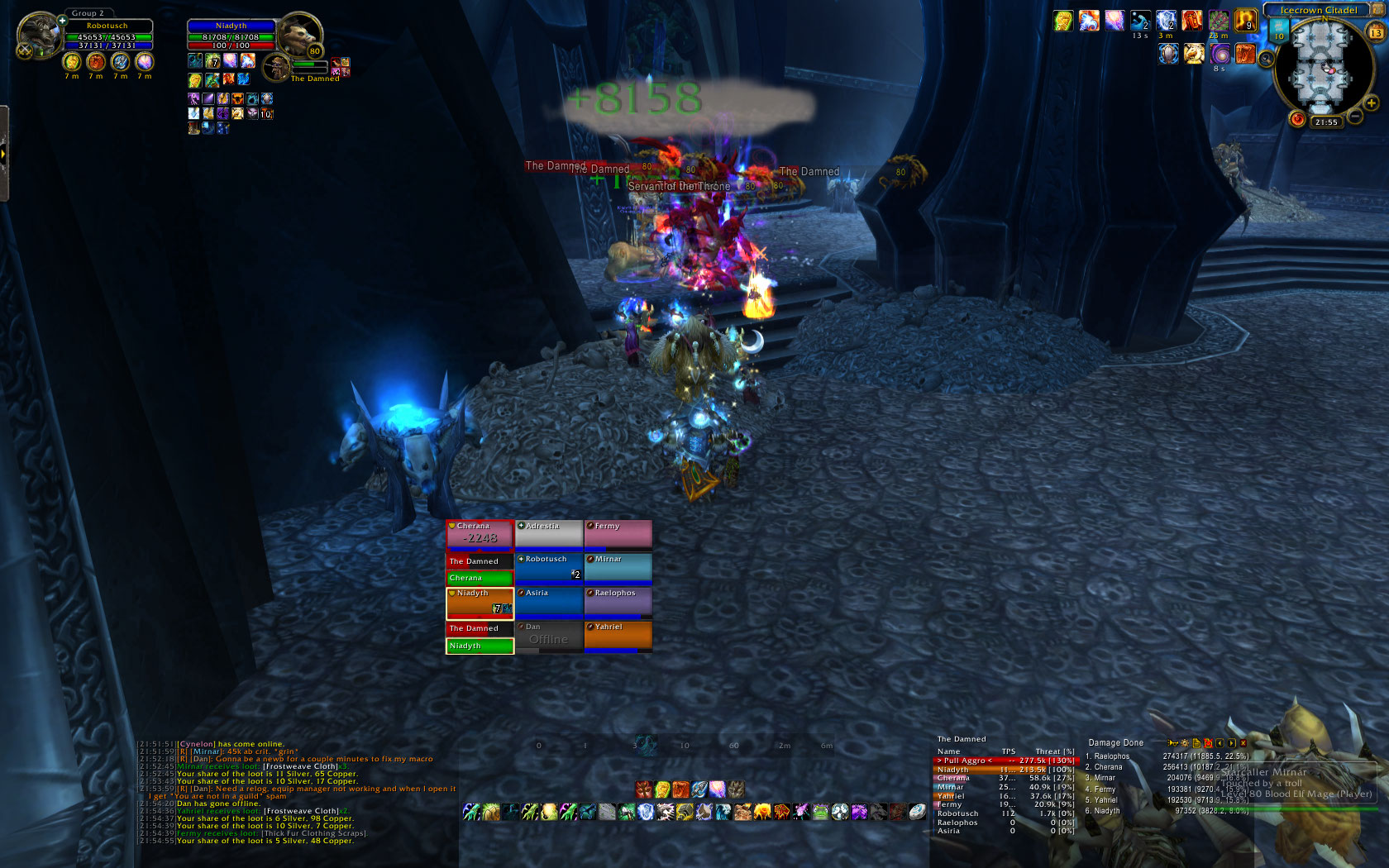Open the minimap tracking magnifier icon
The height and width of the screenshot is (868, 1389).
point(1266,59)
